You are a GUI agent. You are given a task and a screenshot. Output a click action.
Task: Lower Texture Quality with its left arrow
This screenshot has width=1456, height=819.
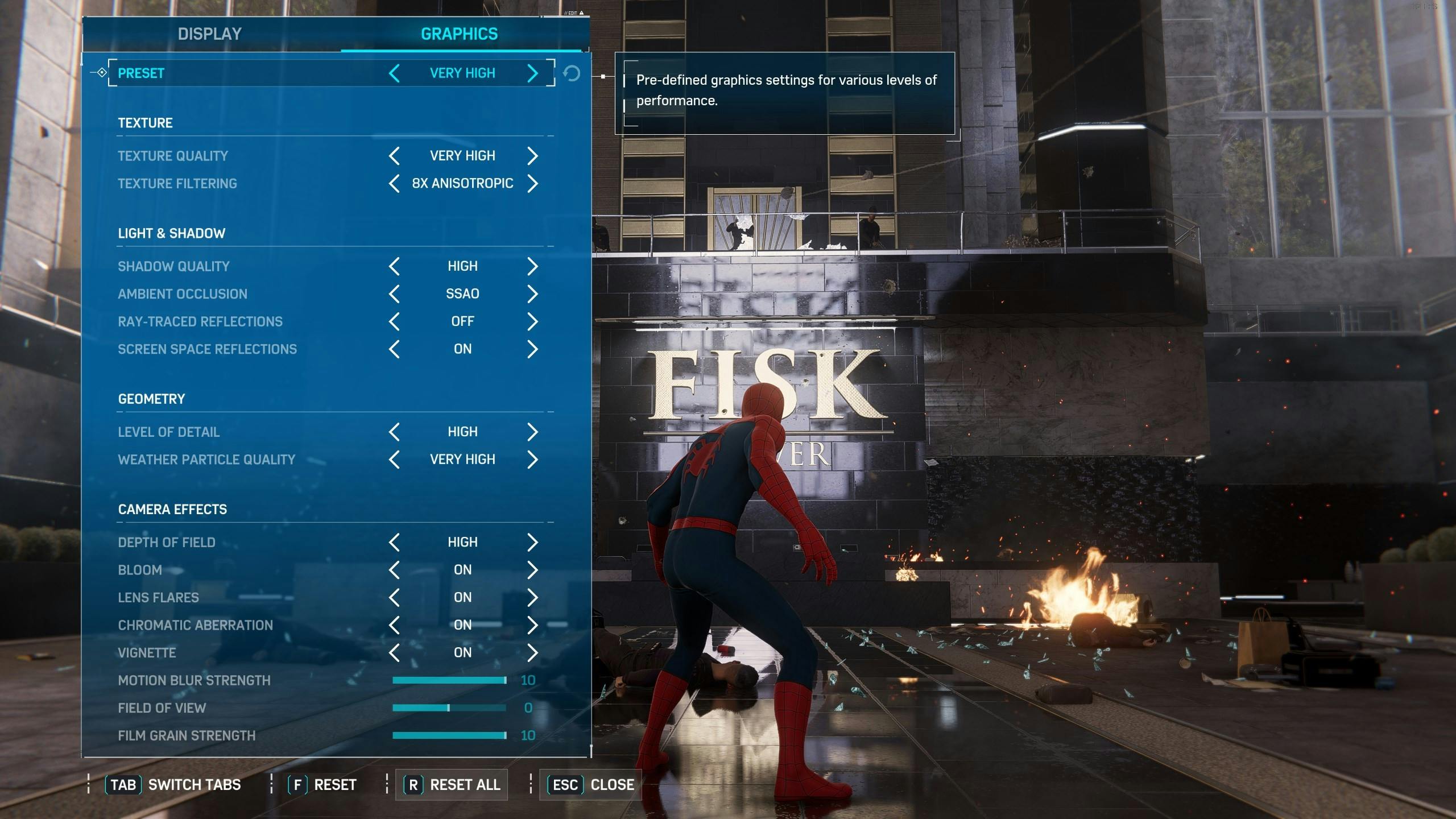[x=394, y=156]
